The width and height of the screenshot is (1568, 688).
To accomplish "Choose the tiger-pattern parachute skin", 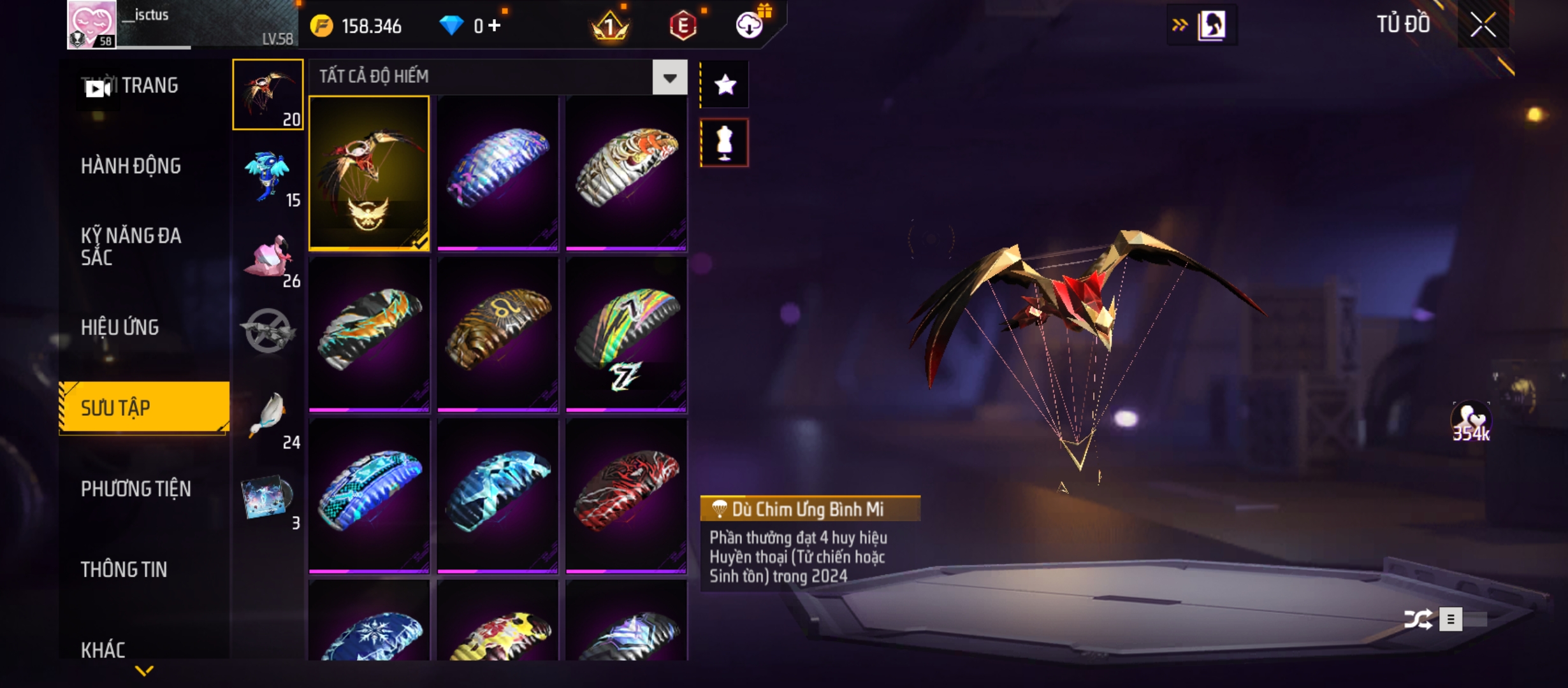I will [626, 173].
